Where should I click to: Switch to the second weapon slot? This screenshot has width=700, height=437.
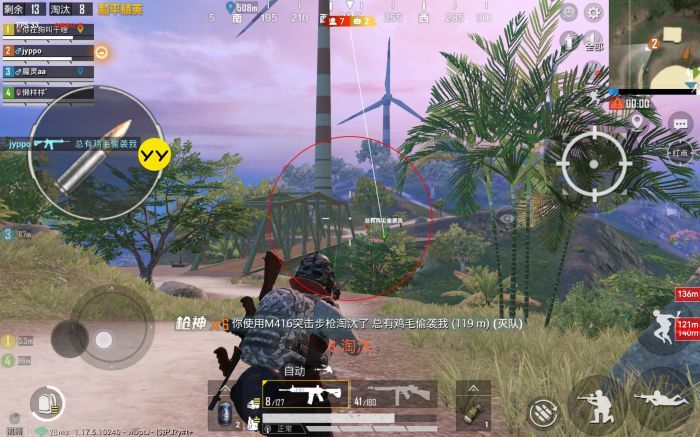tap(398, 394)
